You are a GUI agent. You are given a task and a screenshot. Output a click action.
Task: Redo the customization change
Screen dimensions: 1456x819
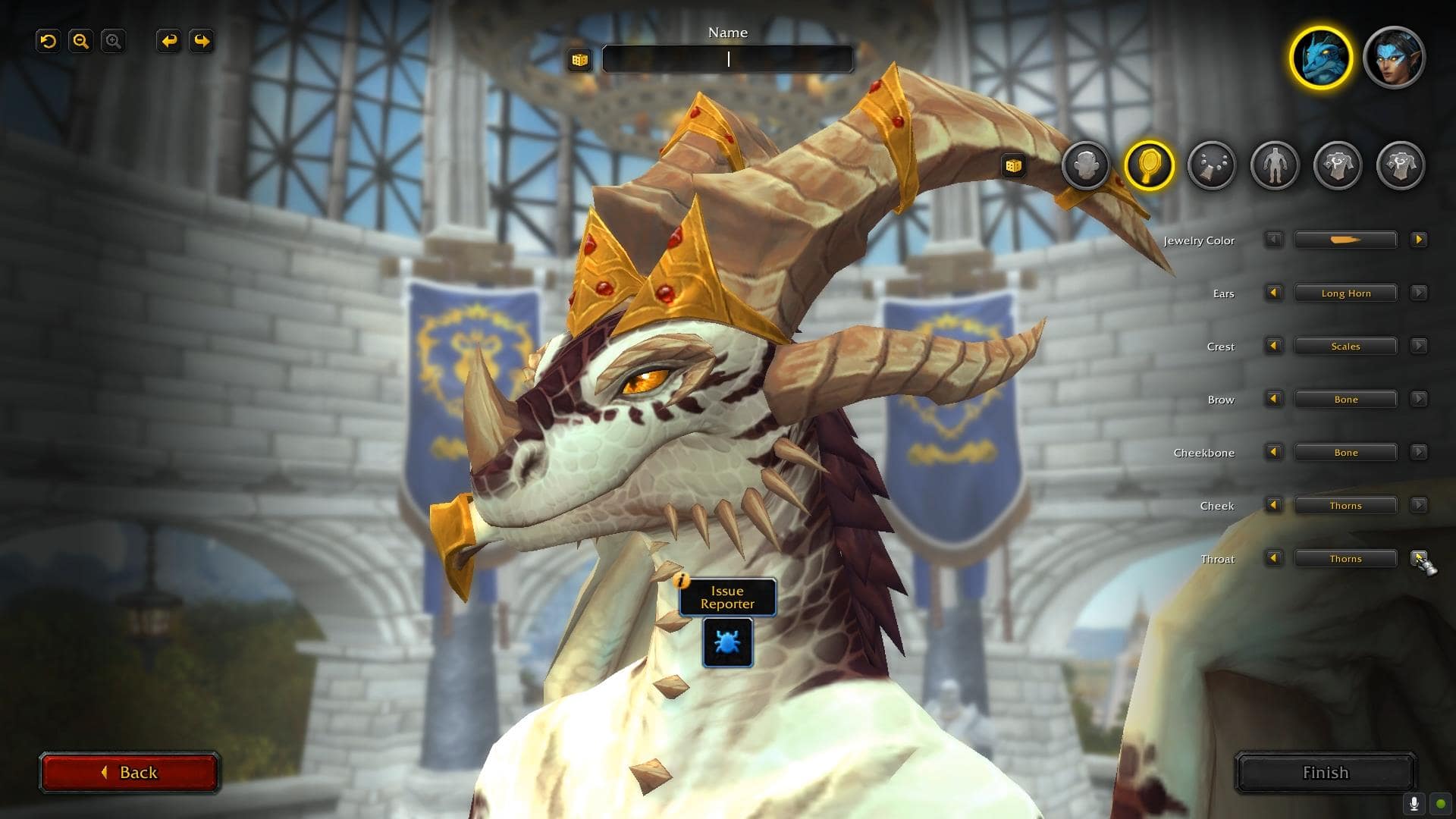pyautogui.click(x=202, y=41)
